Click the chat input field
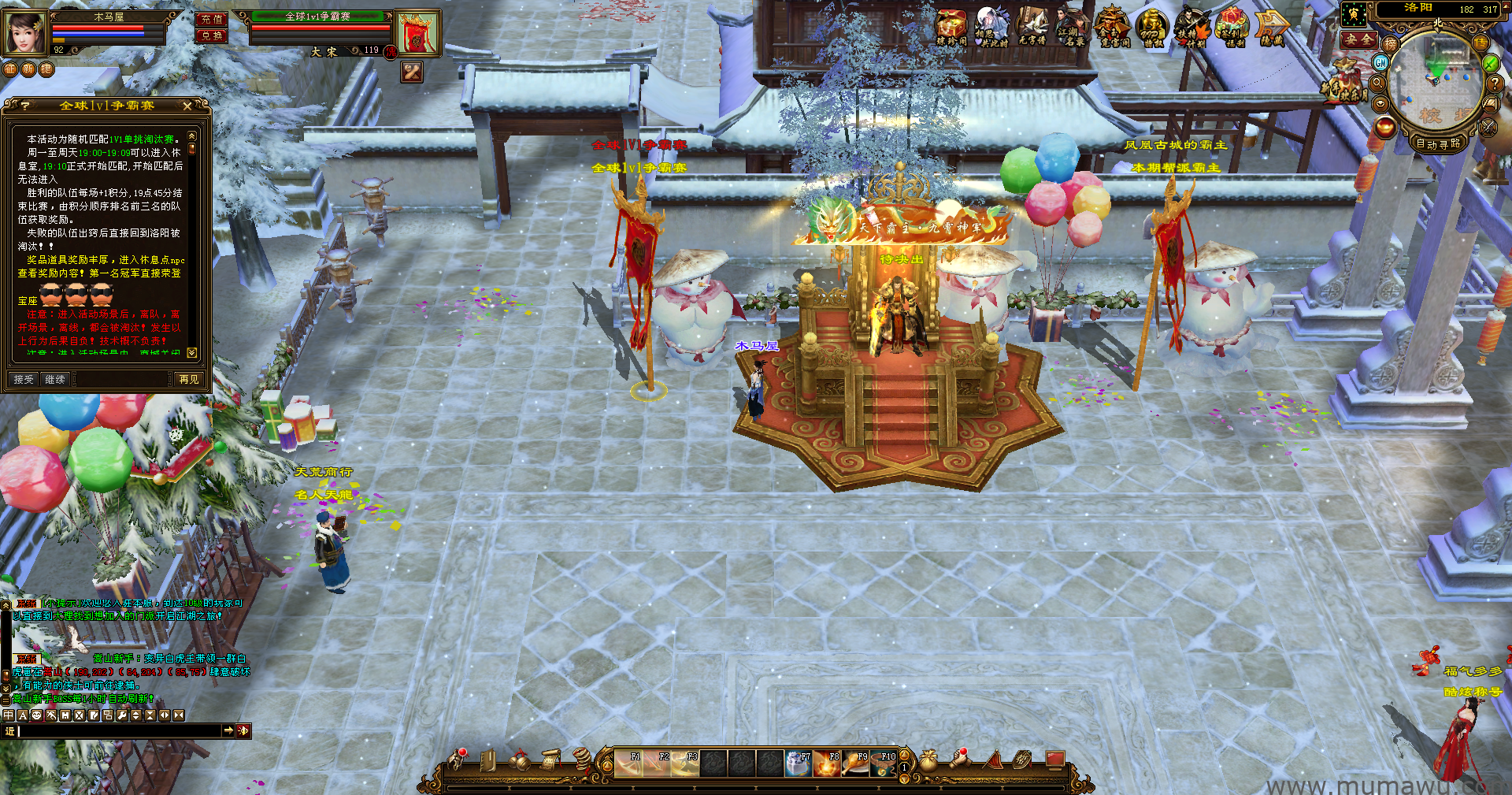The height and width of the screenshot is (795, 1512). pos(118,731)
